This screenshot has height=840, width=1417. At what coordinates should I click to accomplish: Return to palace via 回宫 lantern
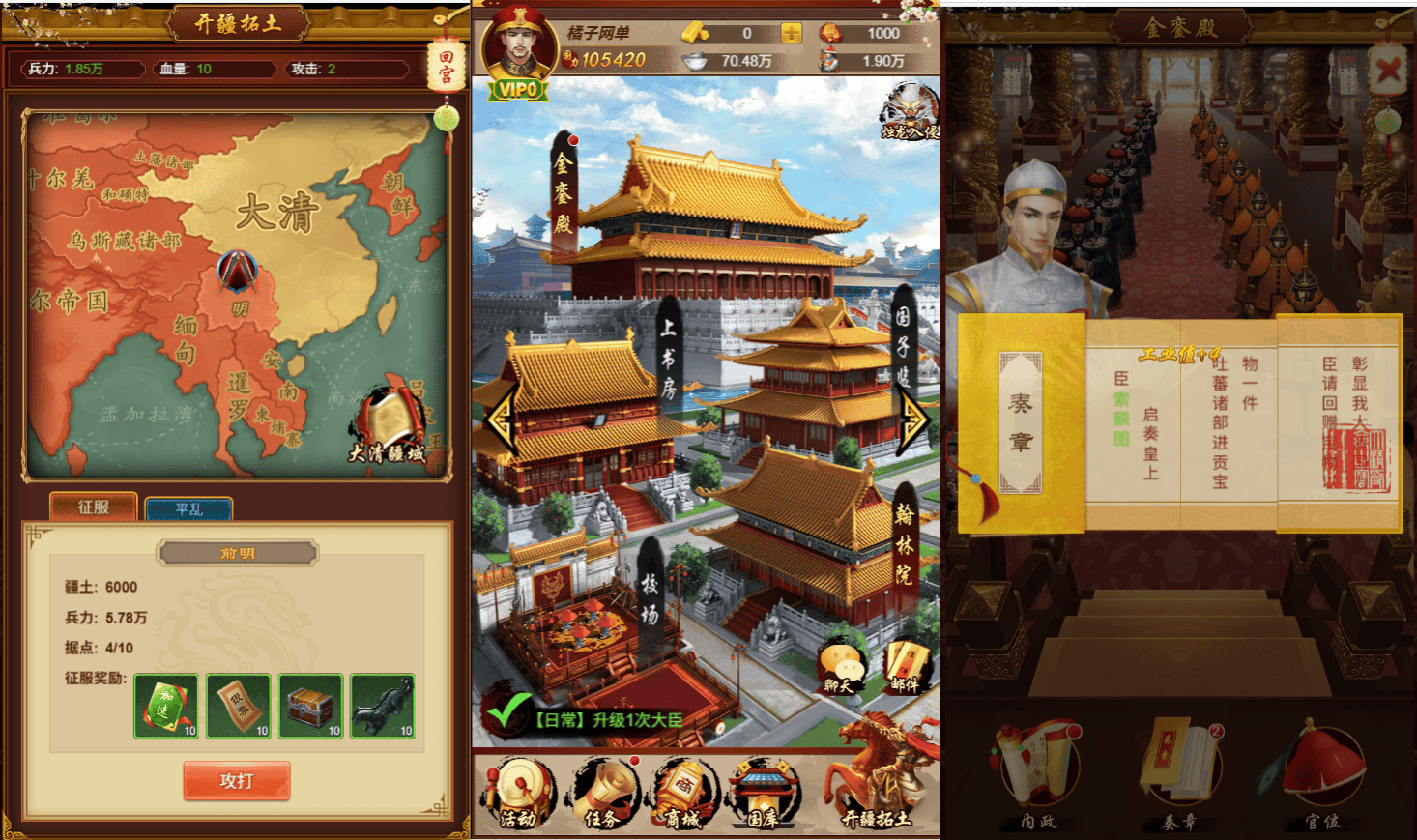pyautogui.click(x=446, y=65)
